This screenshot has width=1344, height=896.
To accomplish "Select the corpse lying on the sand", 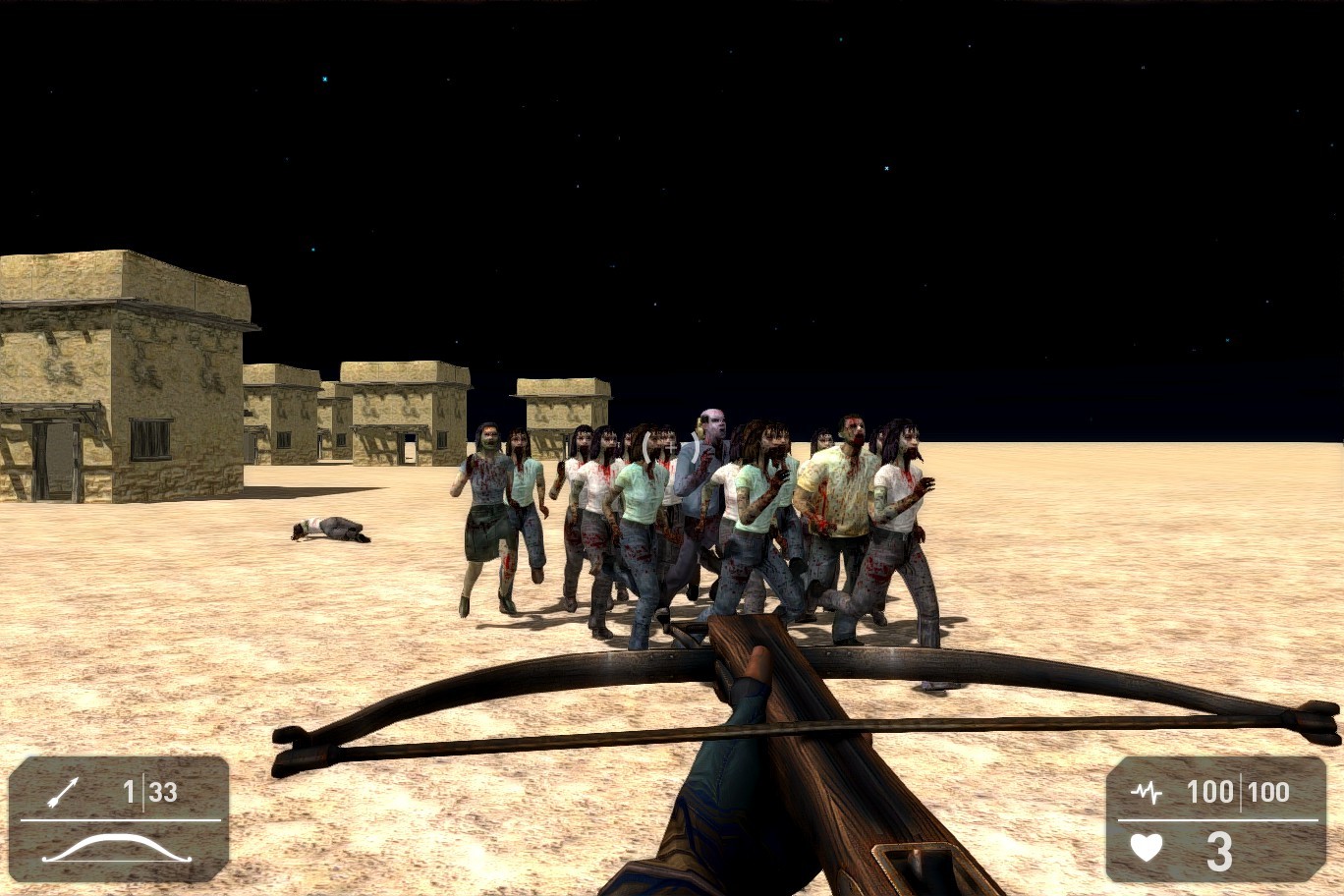I will [x=331, y=529].
